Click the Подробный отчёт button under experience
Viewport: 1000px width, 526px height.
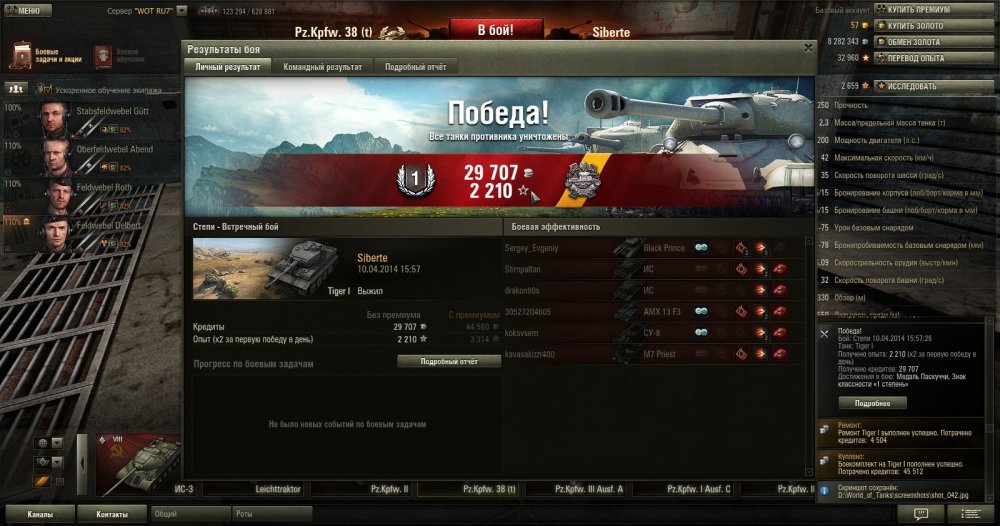pyautogui.click(x=448, y=361)
